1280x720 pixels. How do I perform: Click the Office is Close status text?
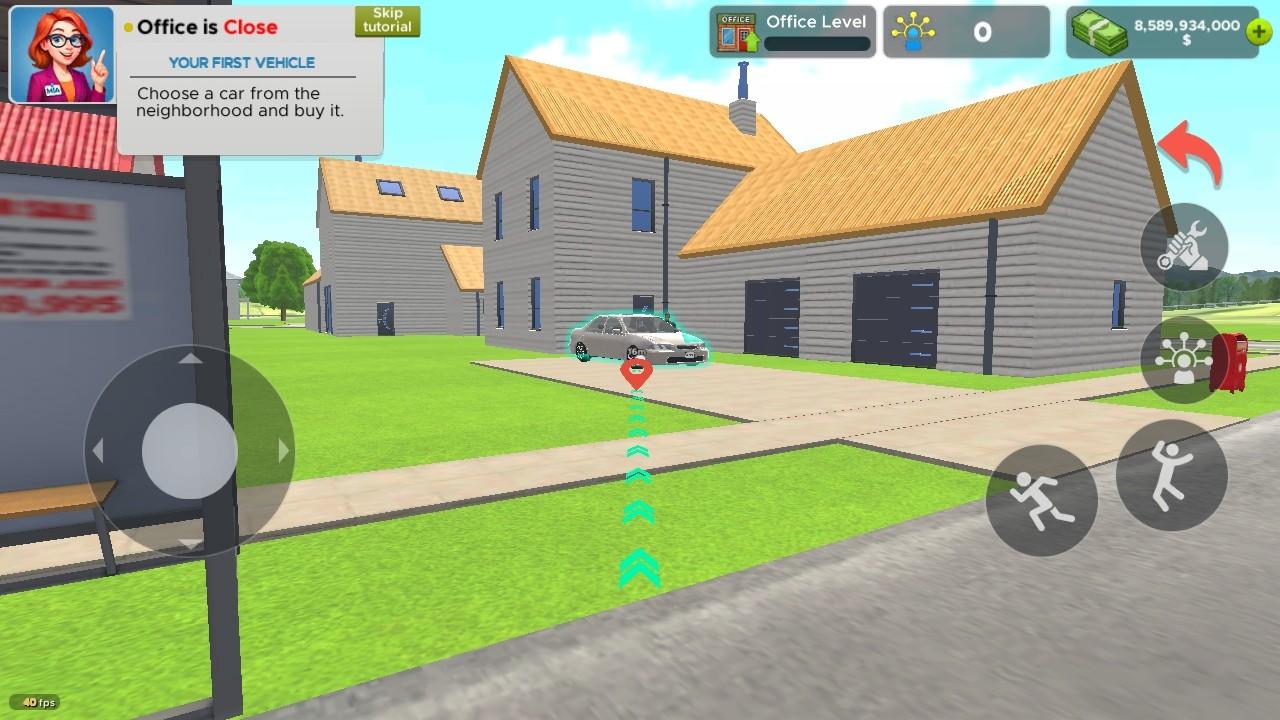pos(205,27)
